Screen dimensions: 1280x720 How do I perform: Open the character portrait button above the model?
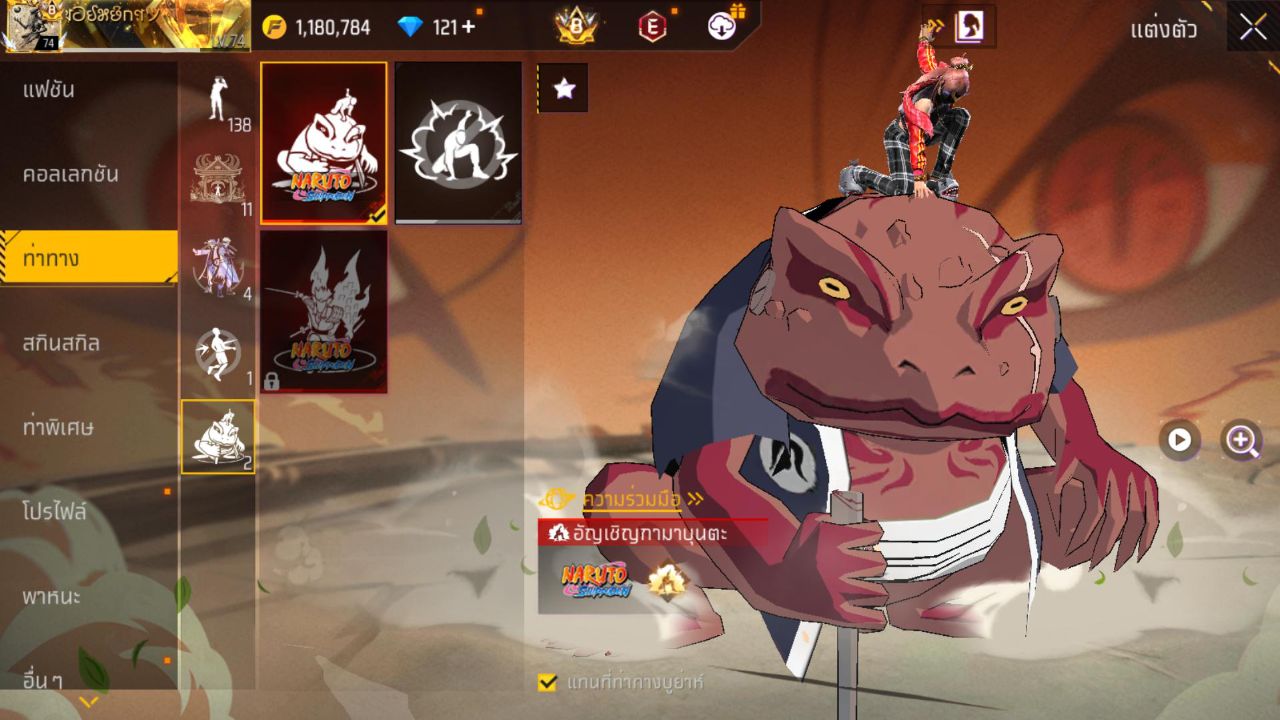[967, 27]
